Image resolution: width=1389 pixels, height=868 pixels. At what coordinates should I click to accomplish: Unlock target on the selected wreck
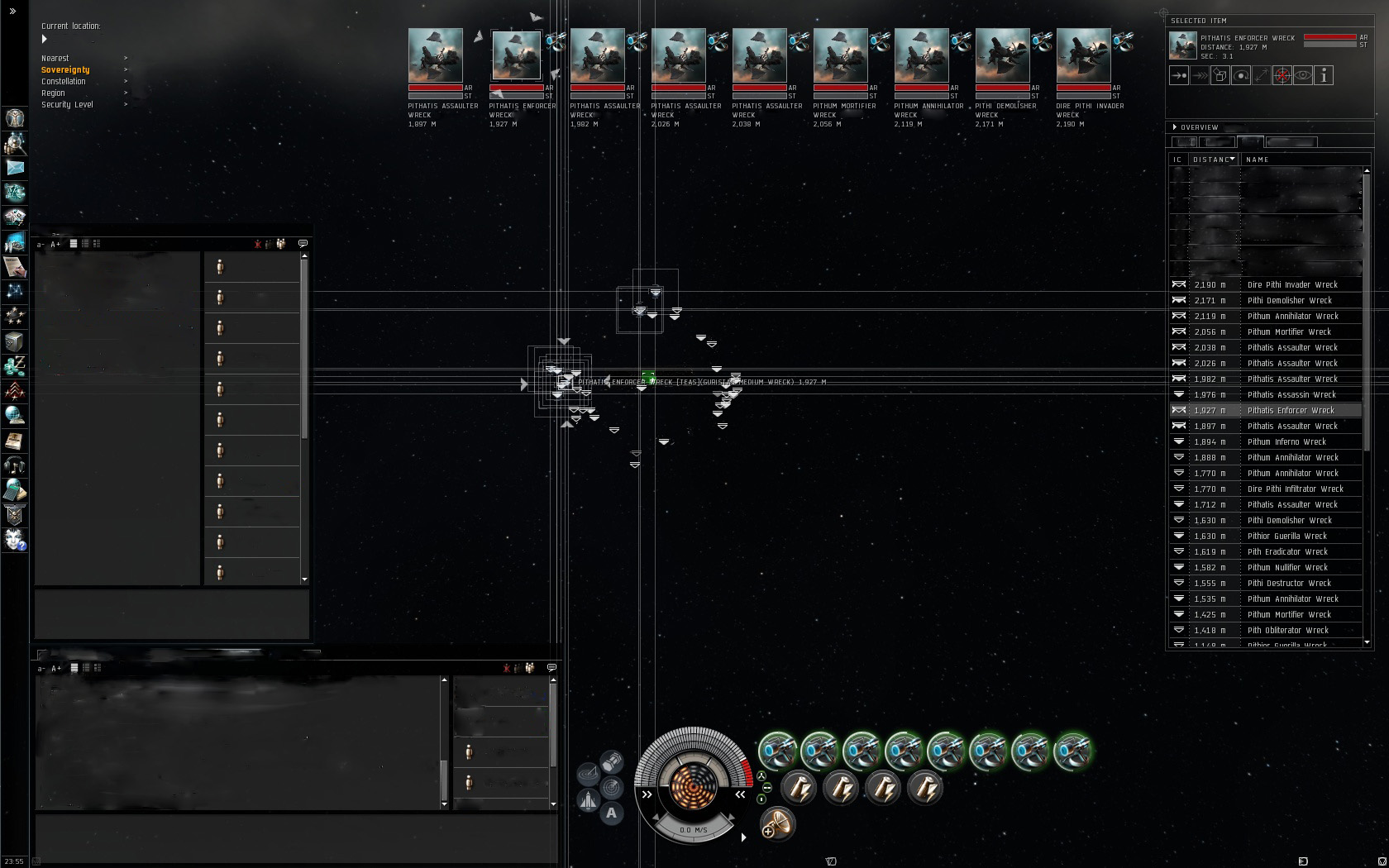tap(1282, 76)
